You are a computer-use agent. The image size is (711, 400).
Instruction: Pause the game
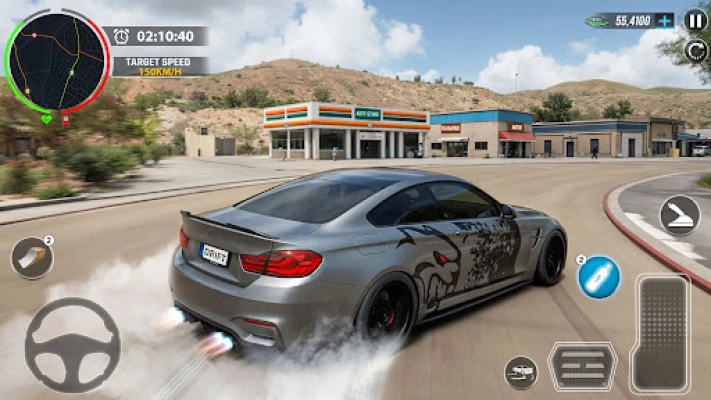(695, 20)
